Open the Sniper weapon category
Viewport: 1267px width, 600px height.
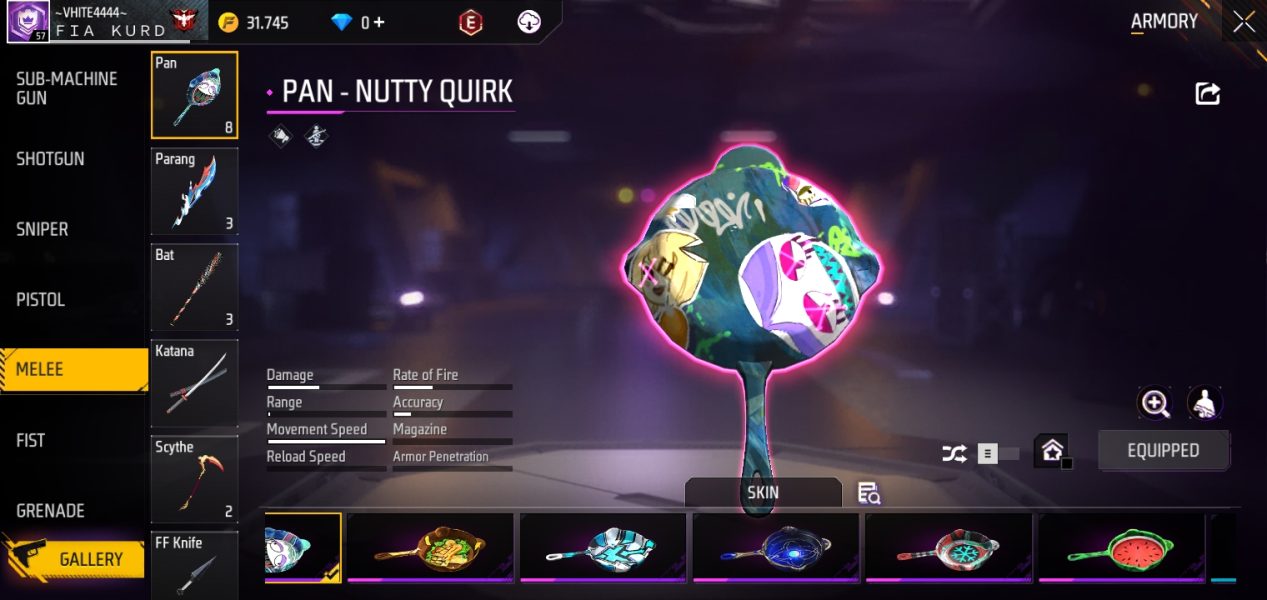pos(43,229)
